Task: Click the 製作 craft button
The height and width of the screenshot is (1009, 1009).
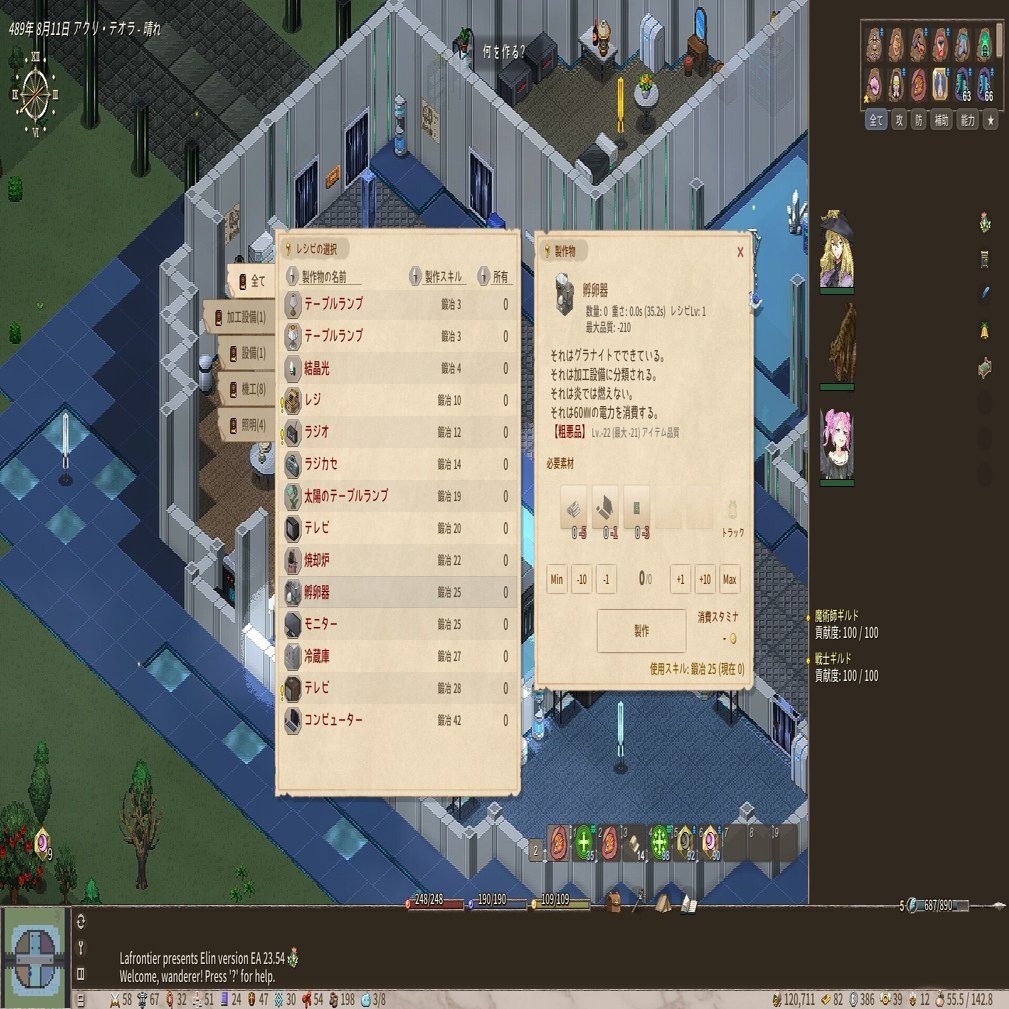Action: coord(641,631)
